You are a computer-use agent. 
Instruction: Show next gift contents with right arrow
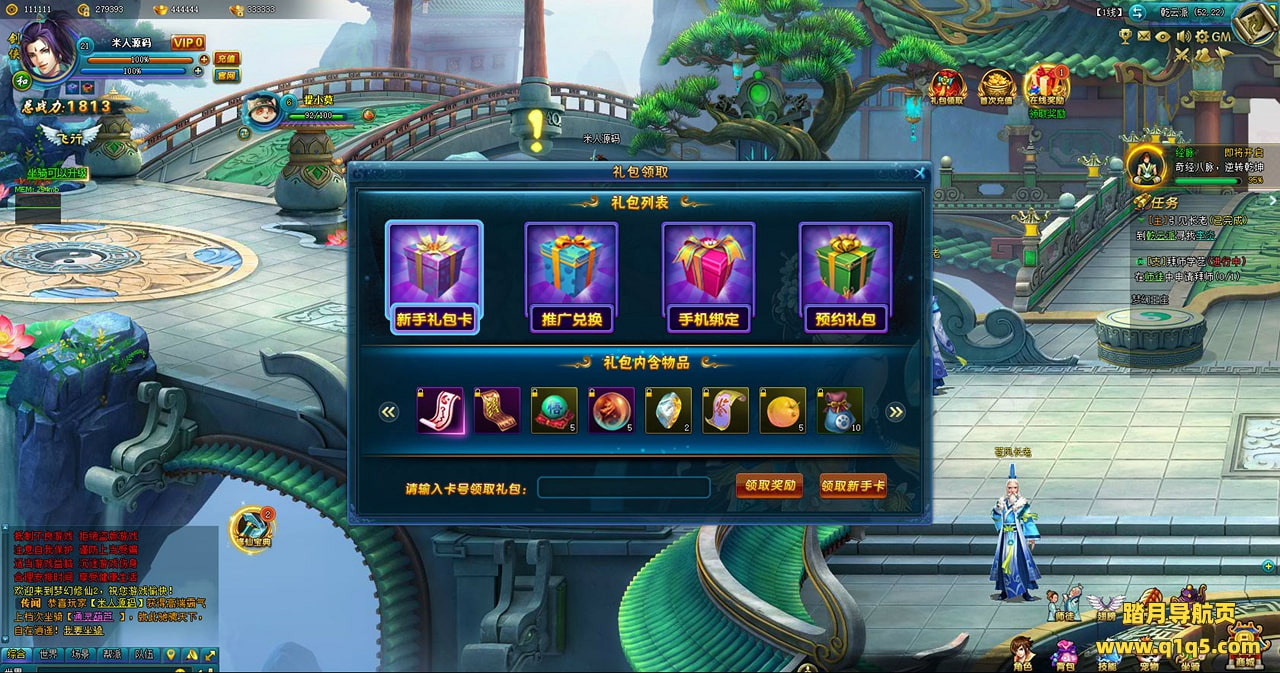click(895, 412)
